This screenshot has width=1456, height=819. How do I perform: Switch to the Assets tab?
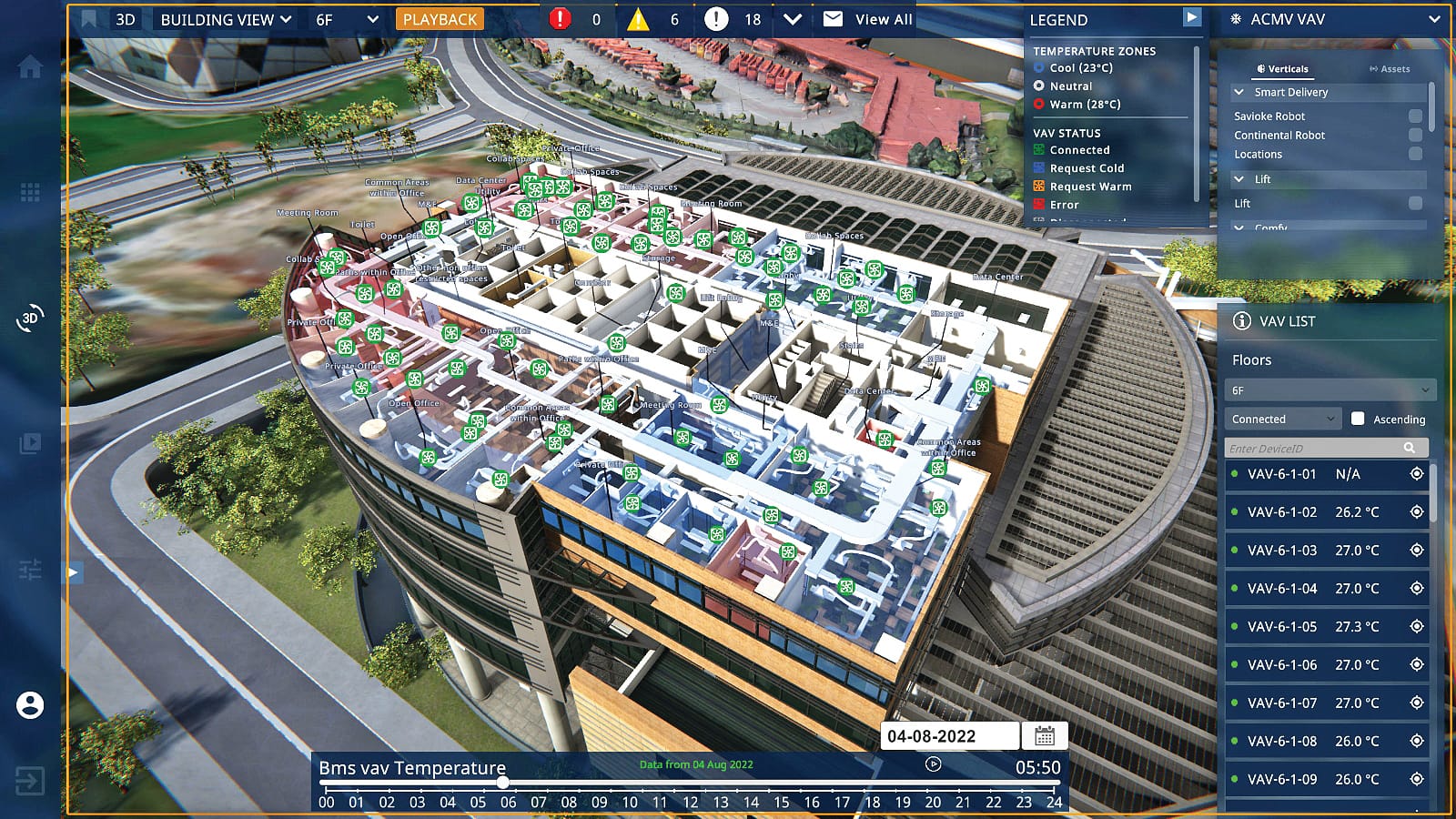click(1389, 68)
